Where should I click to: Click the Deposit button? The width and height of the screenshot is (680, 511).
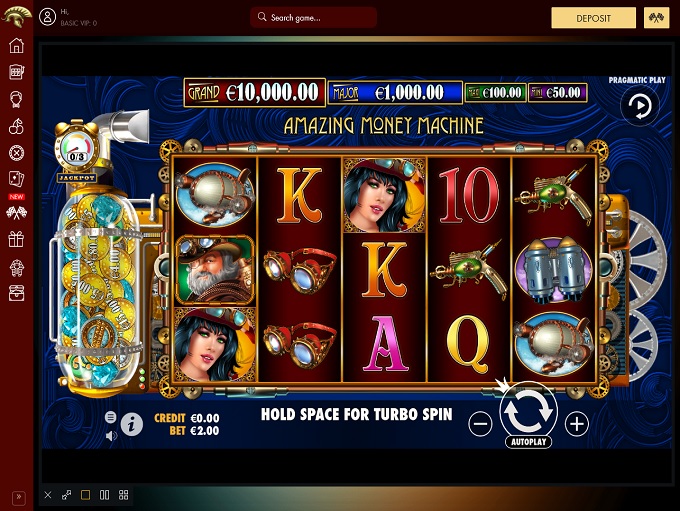(x=593, y=18)
